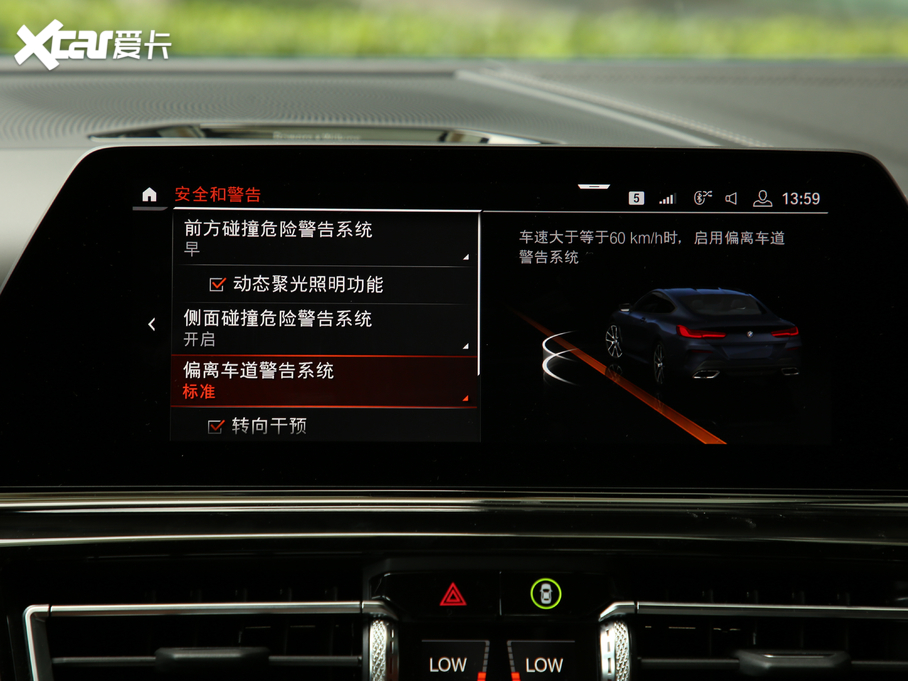The width and height of the screenshot is (908, 681).
Task: Toggle the 动态聚光照明功能 checkbox
Action: pos(217,285)
